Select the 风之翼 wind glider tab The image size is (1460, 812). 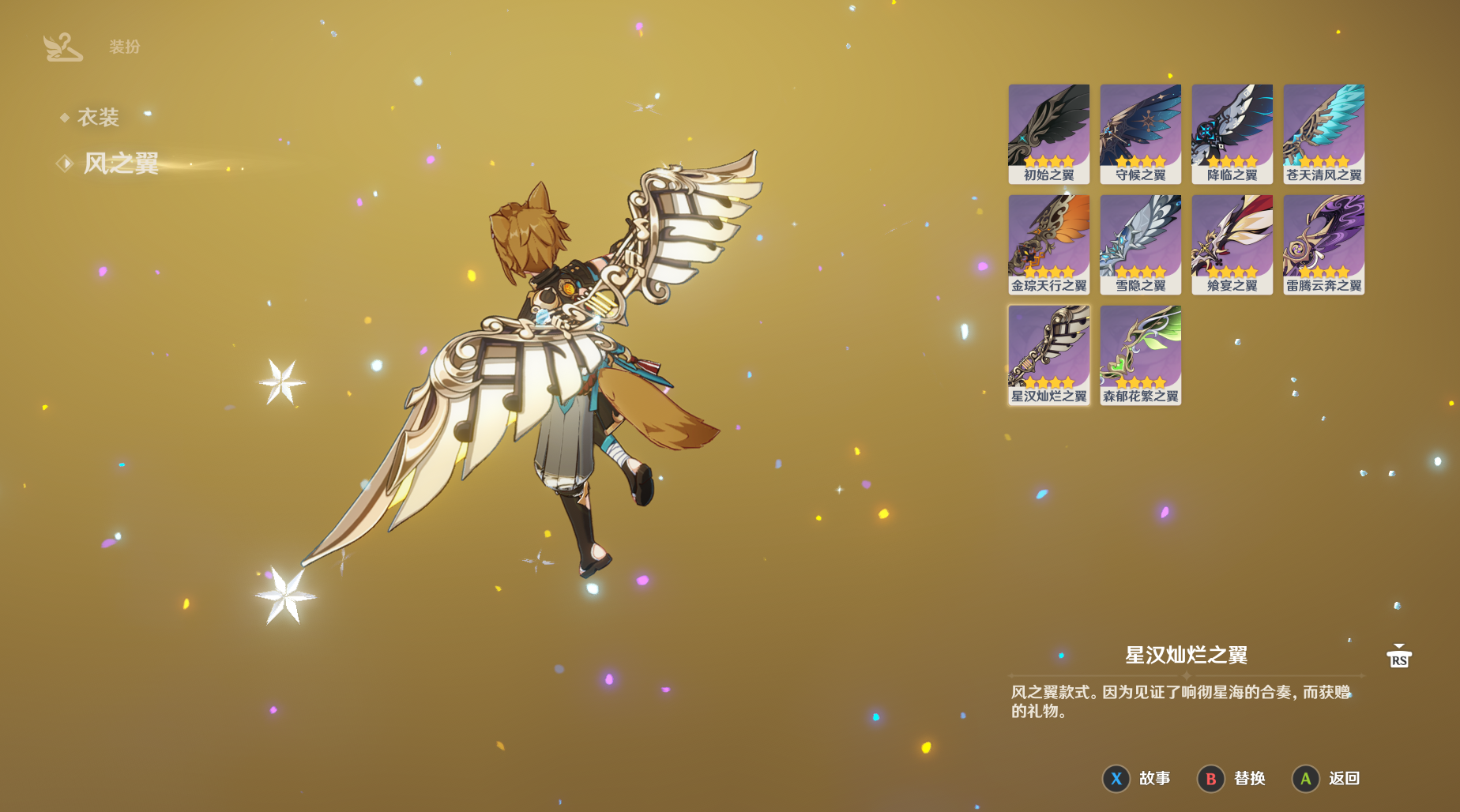coord(120,164)
